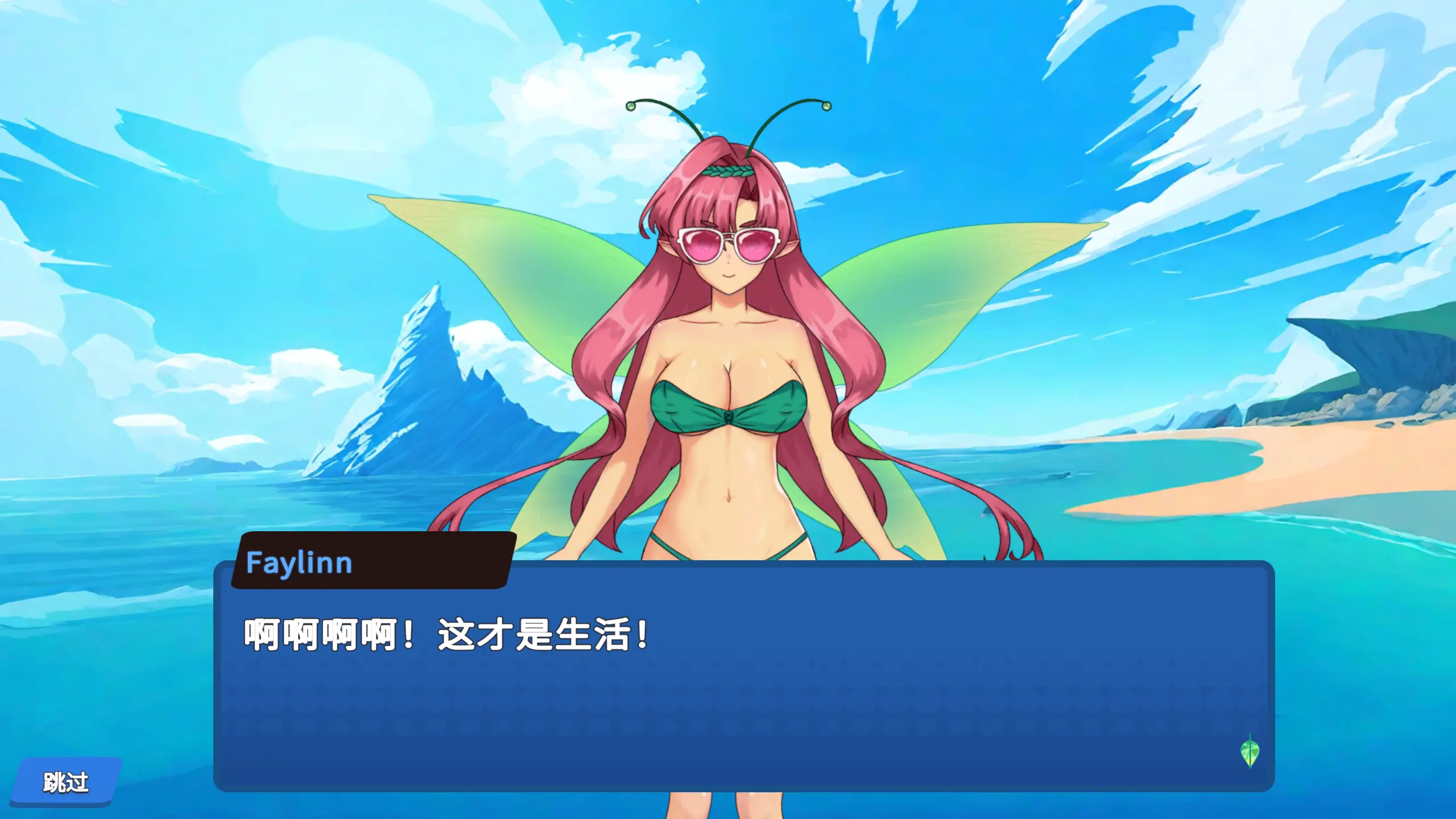1456x819 pixels.
Task: Skip the dialogue with the 跳过 button
Action: pos(66,782)
